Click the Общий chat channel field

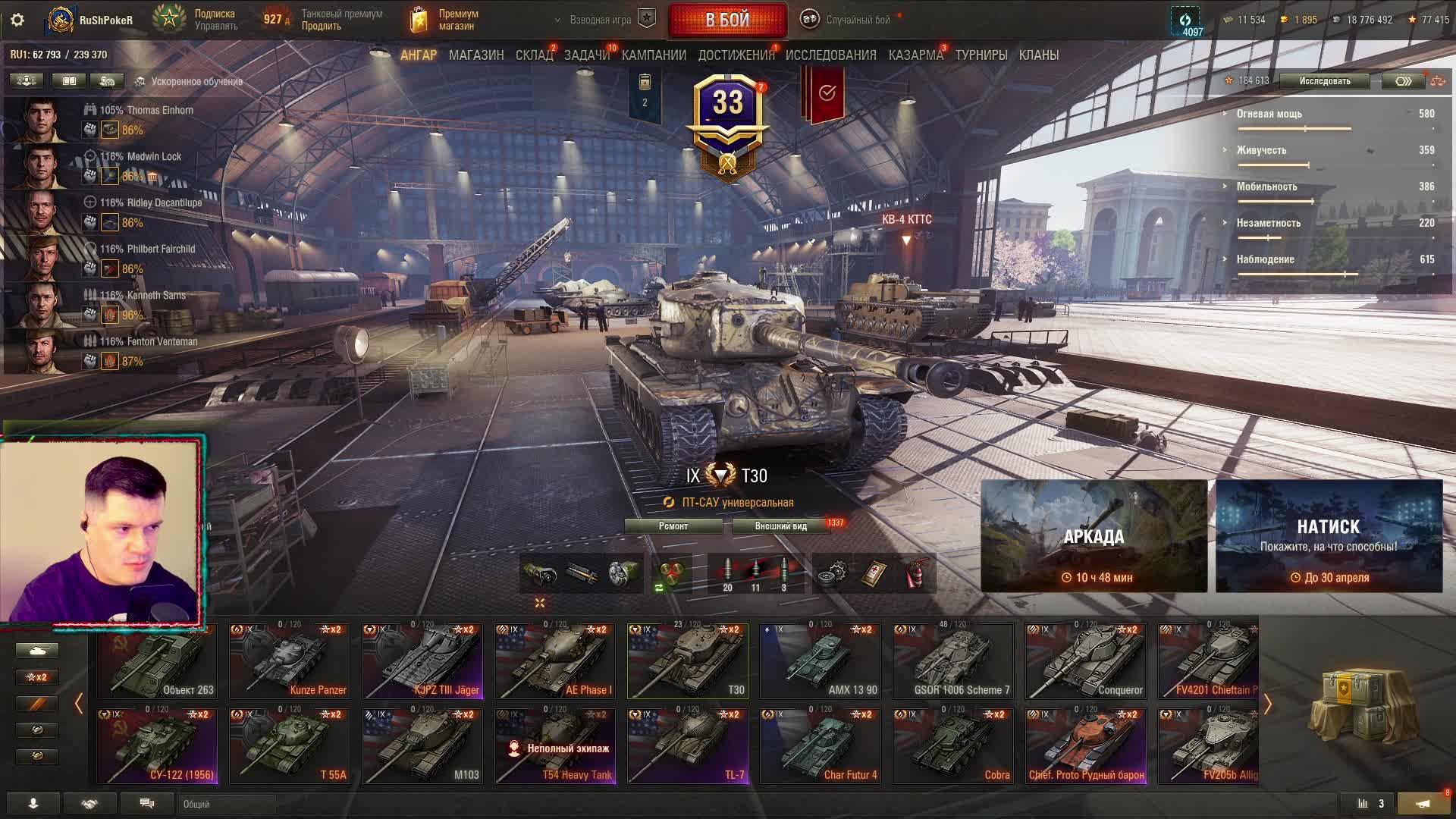[227, 804]
